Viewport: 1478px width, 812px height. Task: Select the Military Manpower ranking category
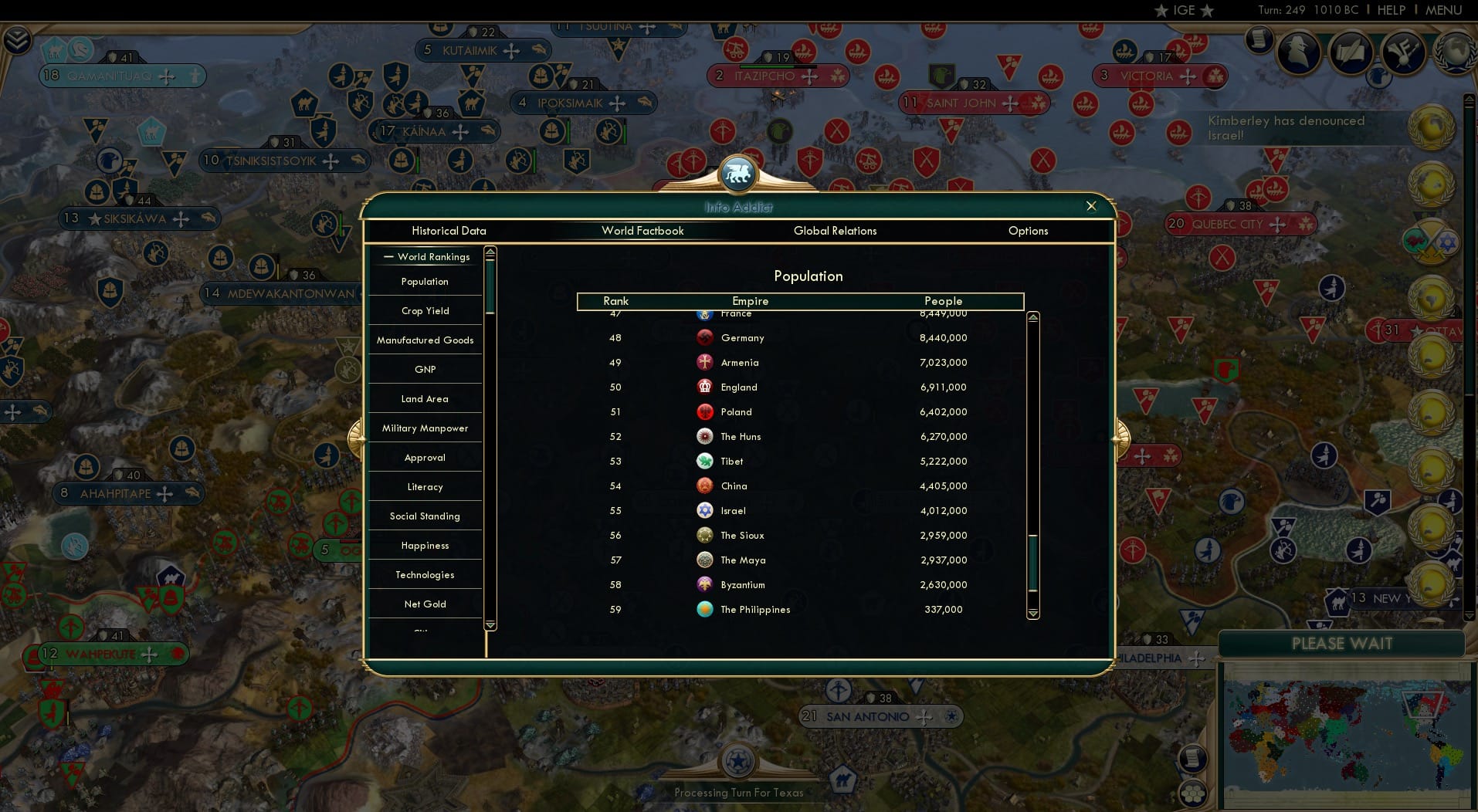(425, 428)
